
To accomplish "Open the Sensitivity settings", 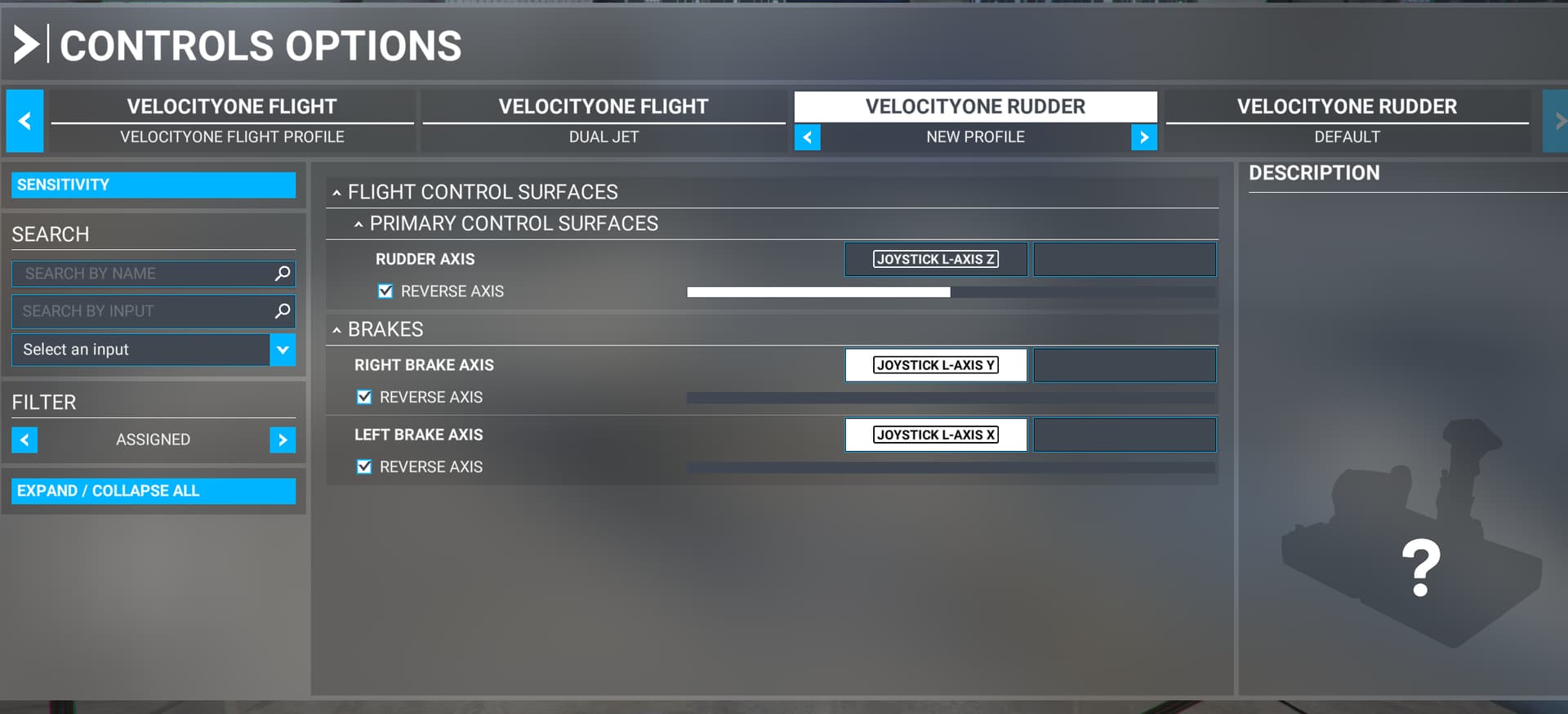I will pos(152,185).
